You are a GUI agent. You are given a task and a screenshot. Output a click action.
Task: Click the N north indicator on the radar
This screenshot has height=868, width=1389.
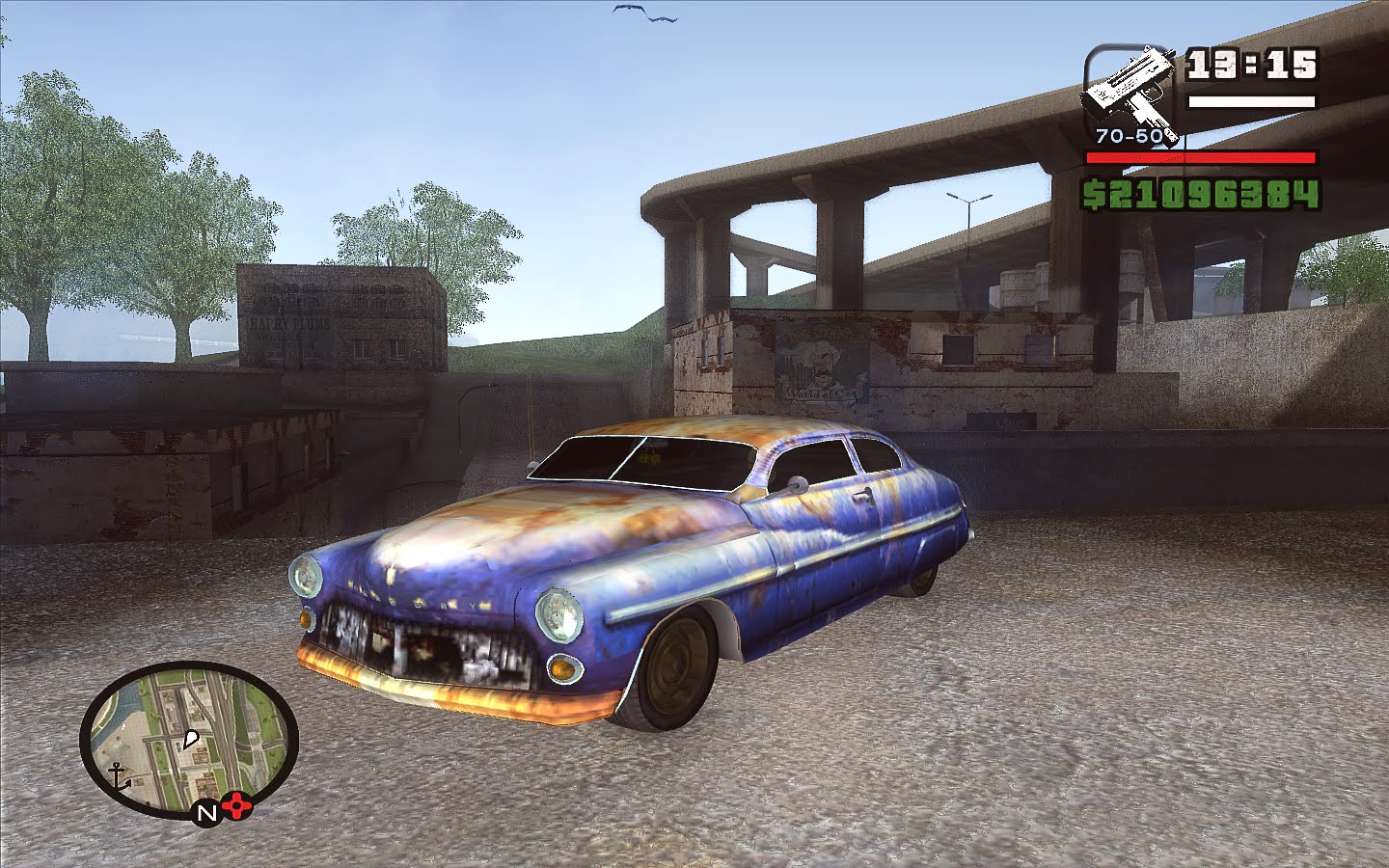205,813
